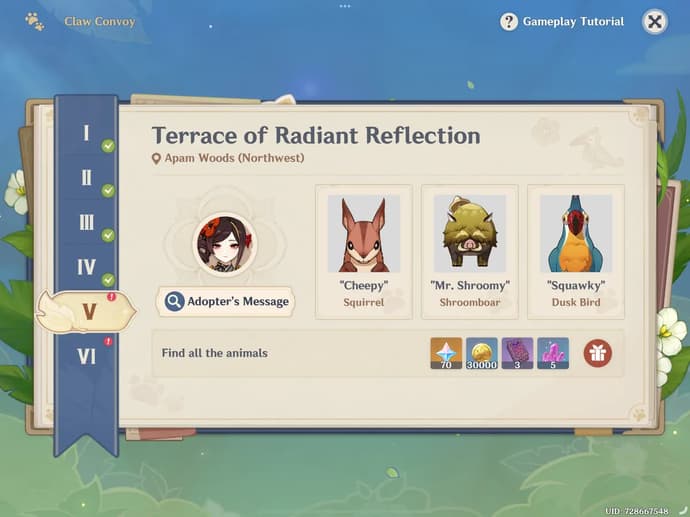The width and height of the screenshot is (690, 517).
Task: Select the "Mr. Shroomy" Shroomboar card
Action: tap(470, 251)
